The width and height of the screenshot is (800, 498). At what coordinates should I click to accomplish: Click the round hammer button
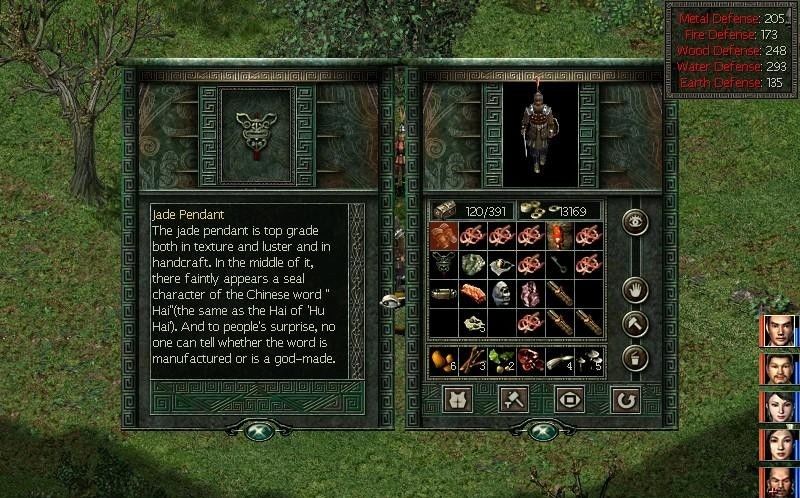pos(634,323)
